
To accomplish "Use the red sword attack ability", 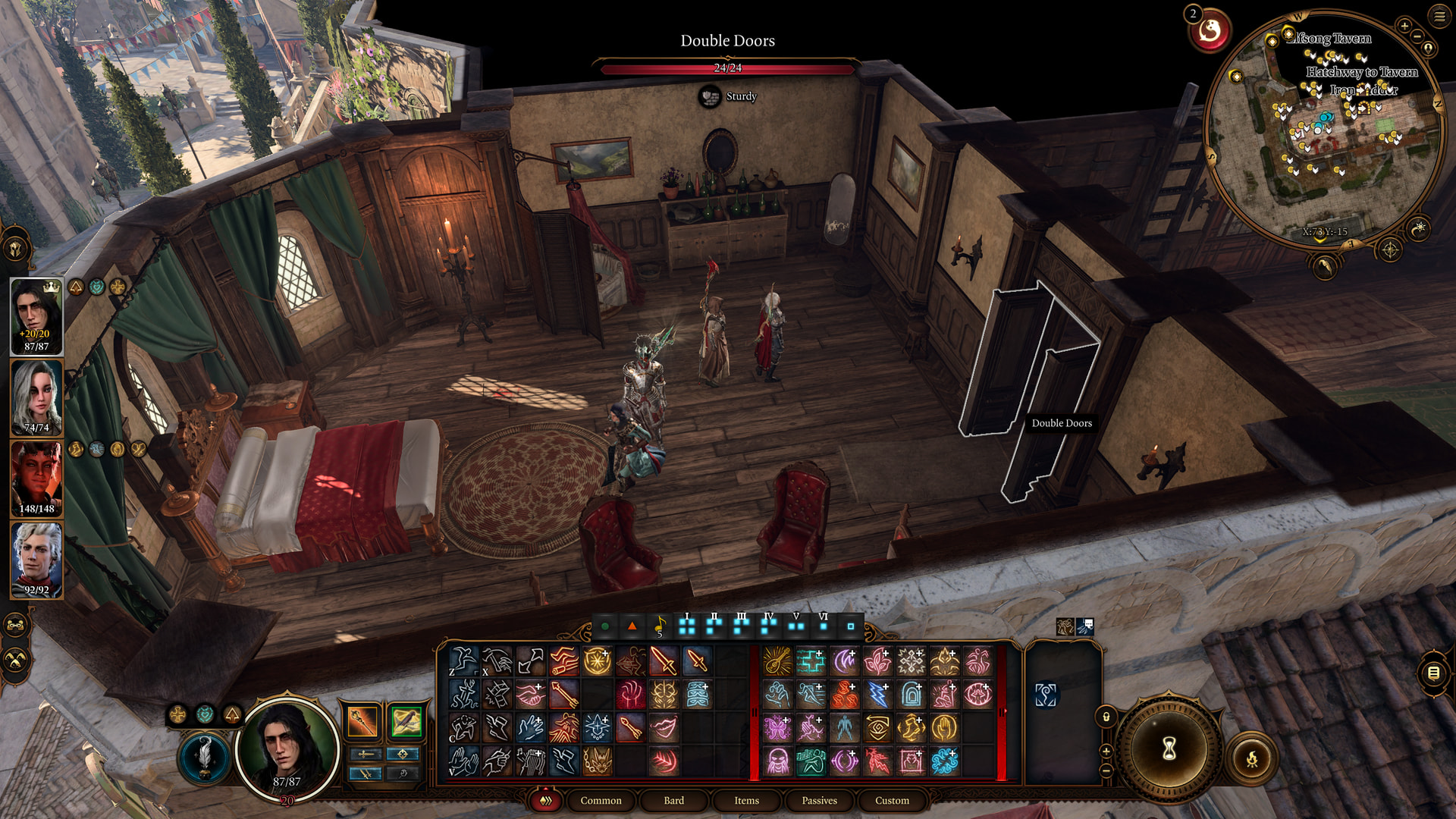I will (664, 661).
